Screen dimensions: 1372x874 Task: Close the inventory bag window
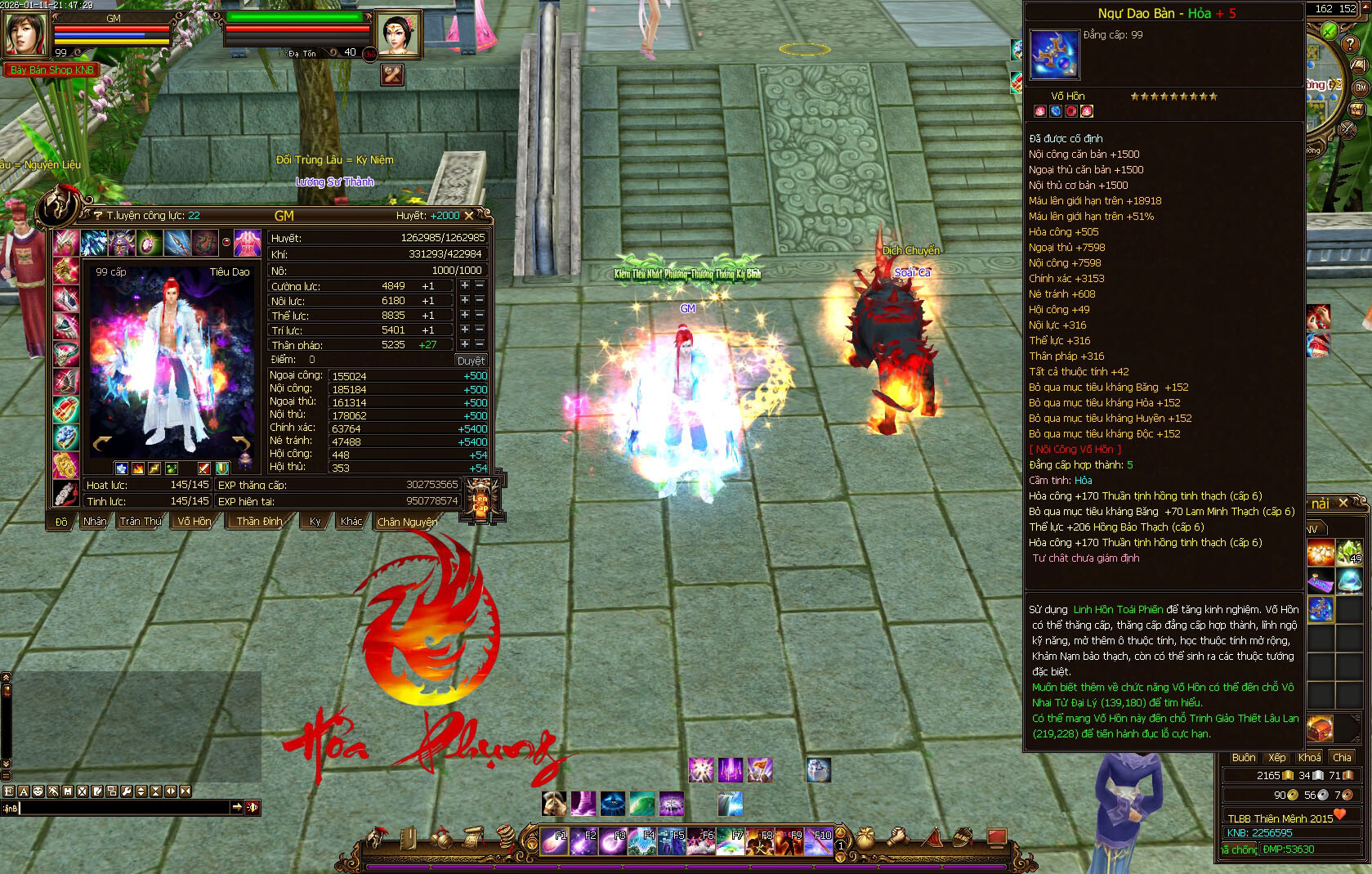1343,504
